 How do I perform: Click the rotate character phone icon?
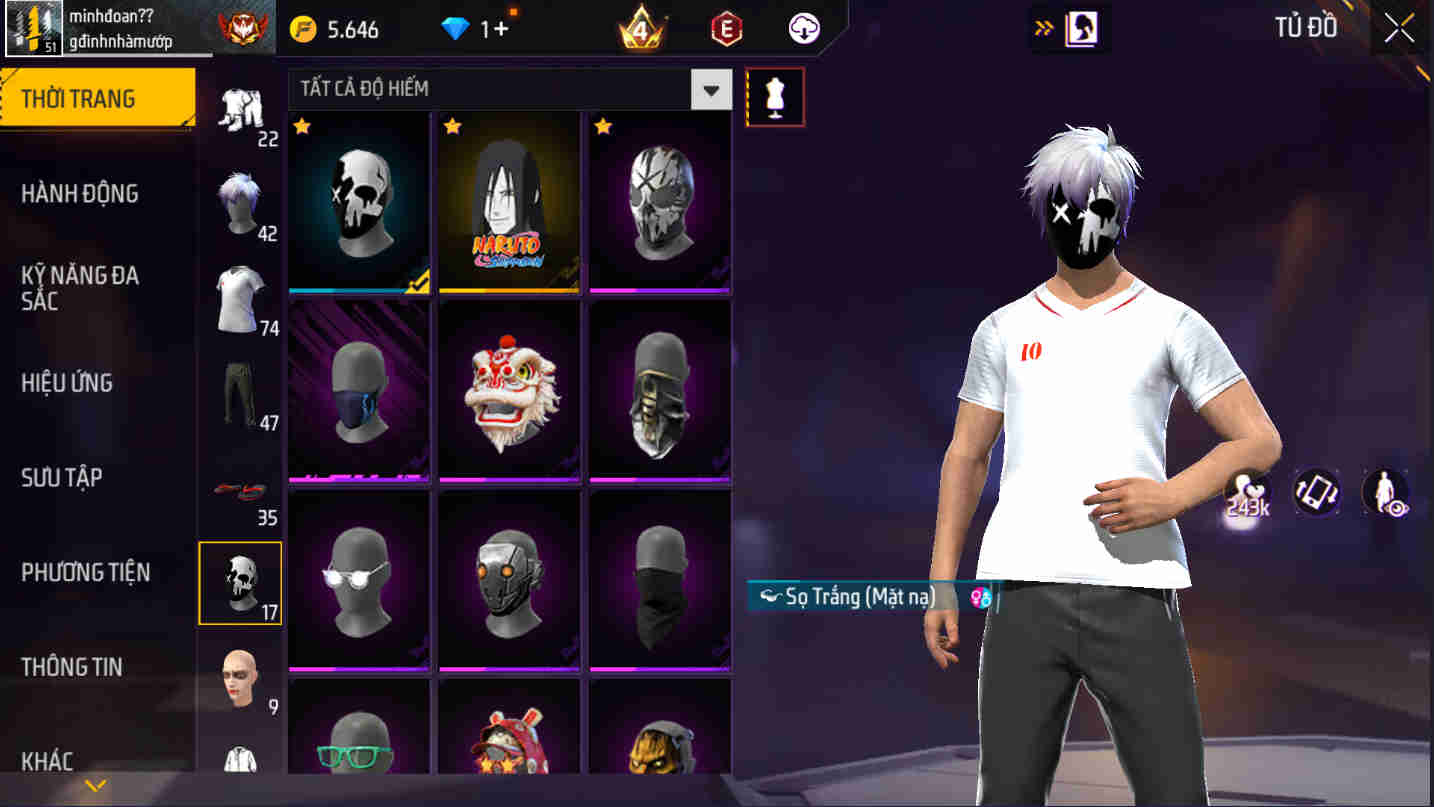(1317, 492)
